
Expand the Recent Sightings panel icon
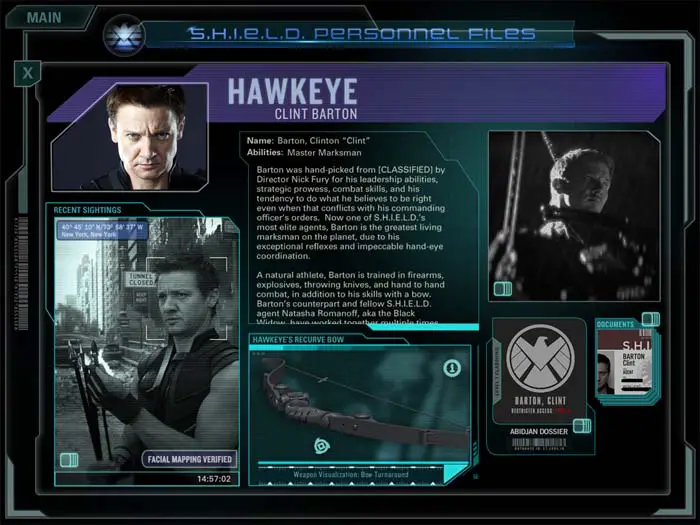click(69, 460)
